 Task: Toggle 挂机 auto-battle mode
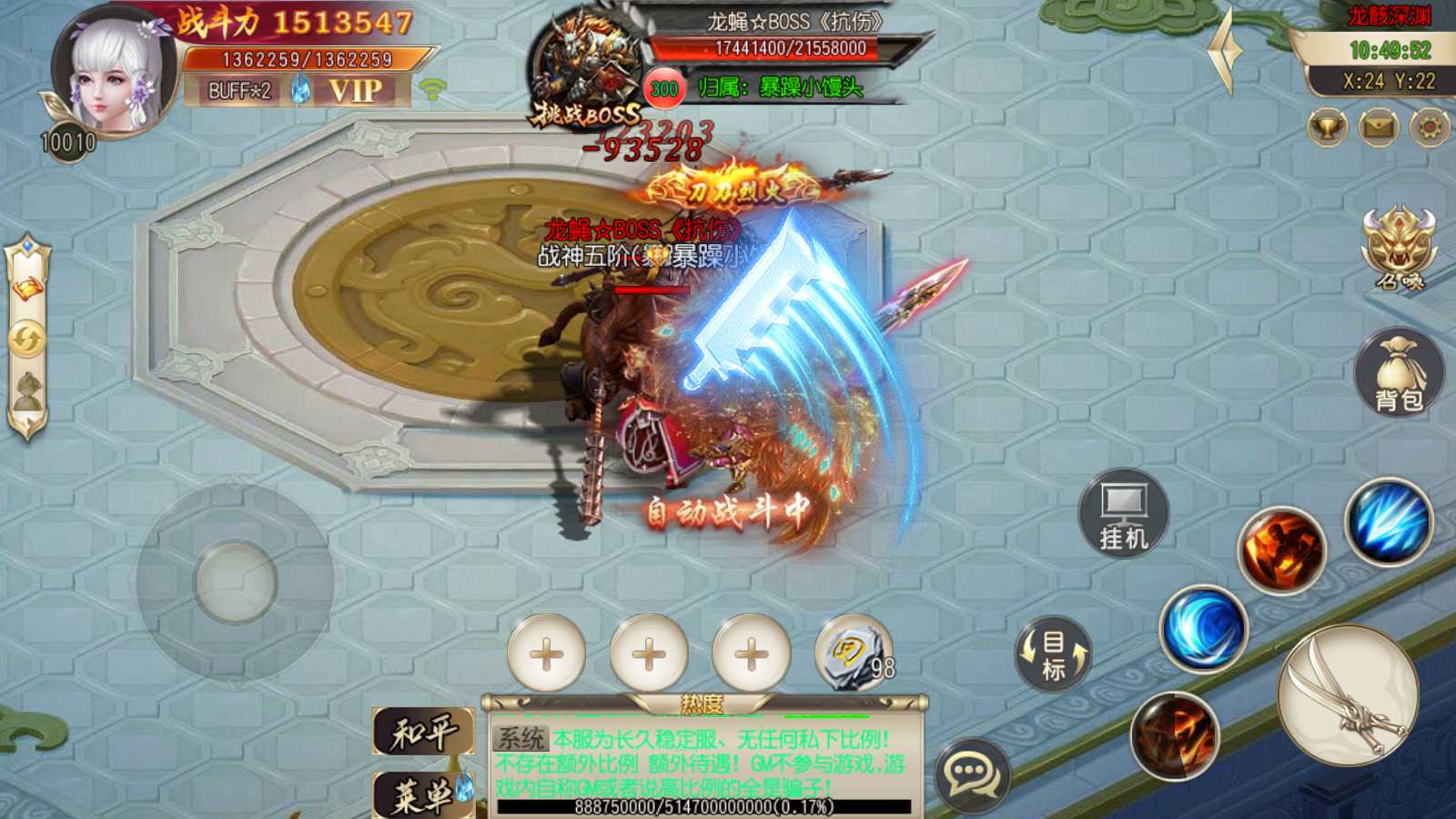1124,512
